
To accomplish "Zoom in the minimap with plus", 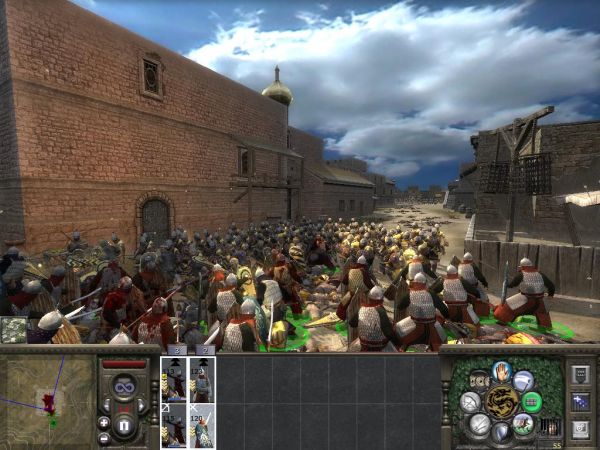I will click(x=104, y=422).
